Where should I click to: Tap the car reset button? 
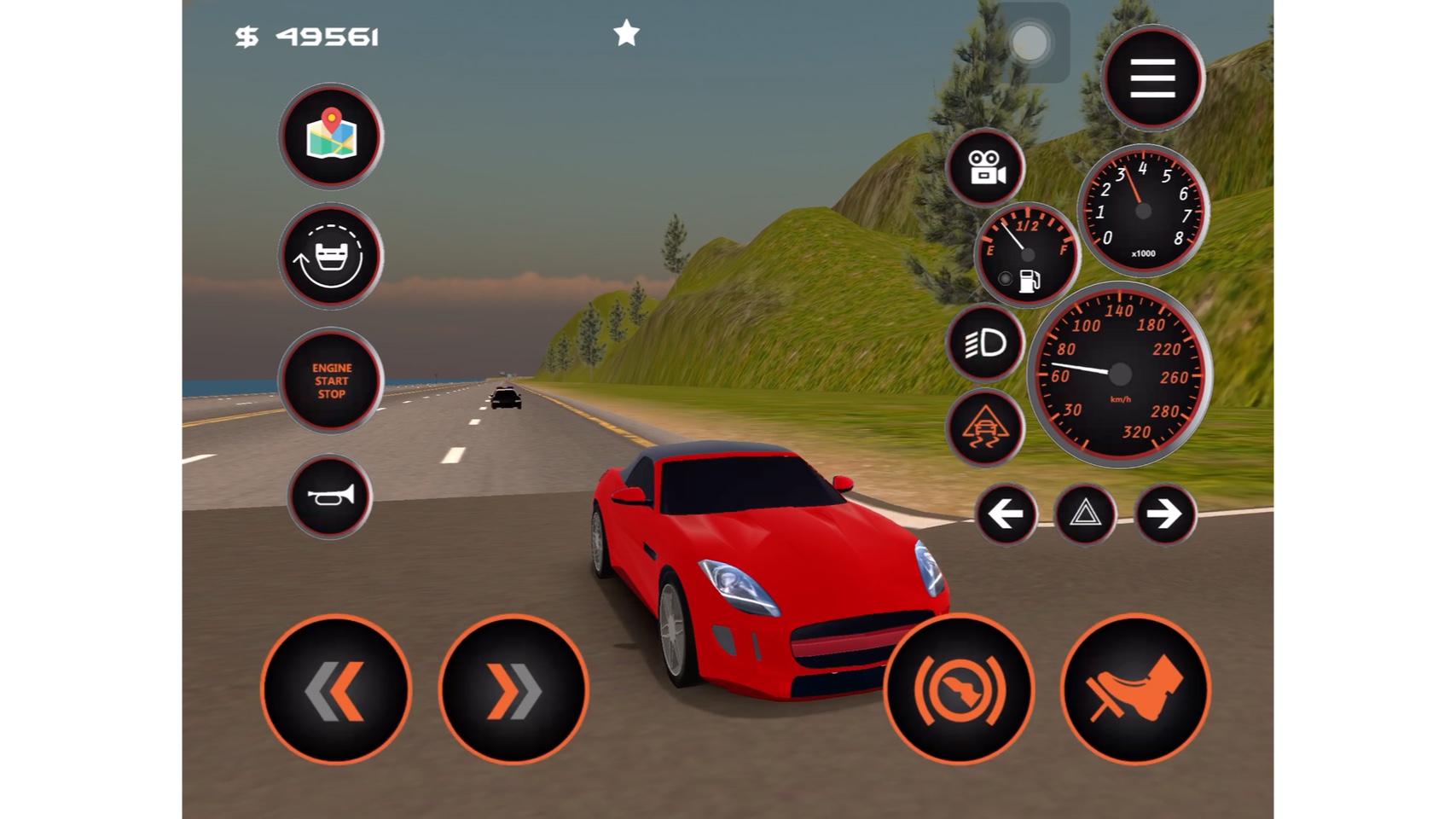click(x=331, y=256)
